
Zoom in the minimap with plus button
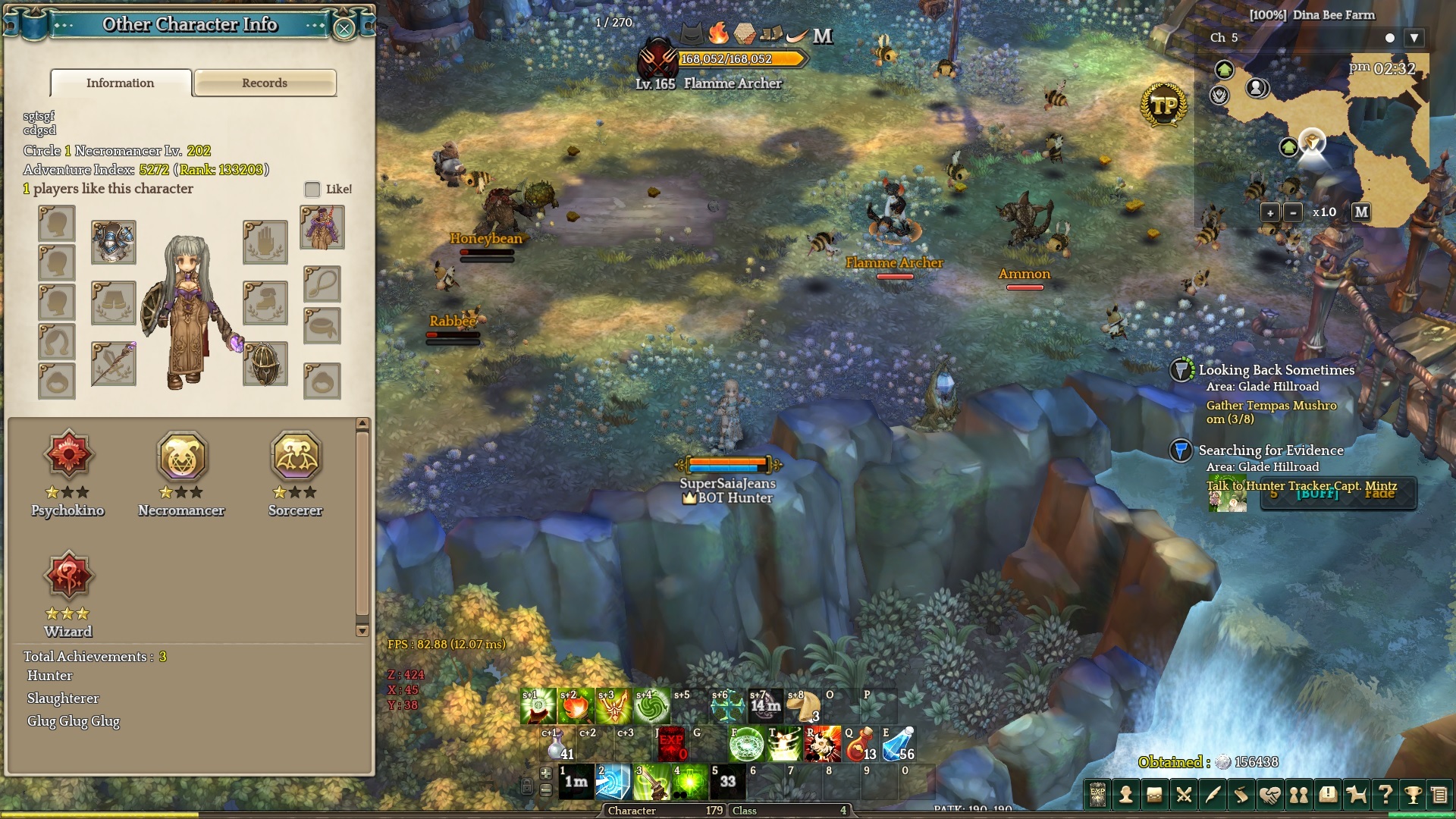coord(1270,213)
